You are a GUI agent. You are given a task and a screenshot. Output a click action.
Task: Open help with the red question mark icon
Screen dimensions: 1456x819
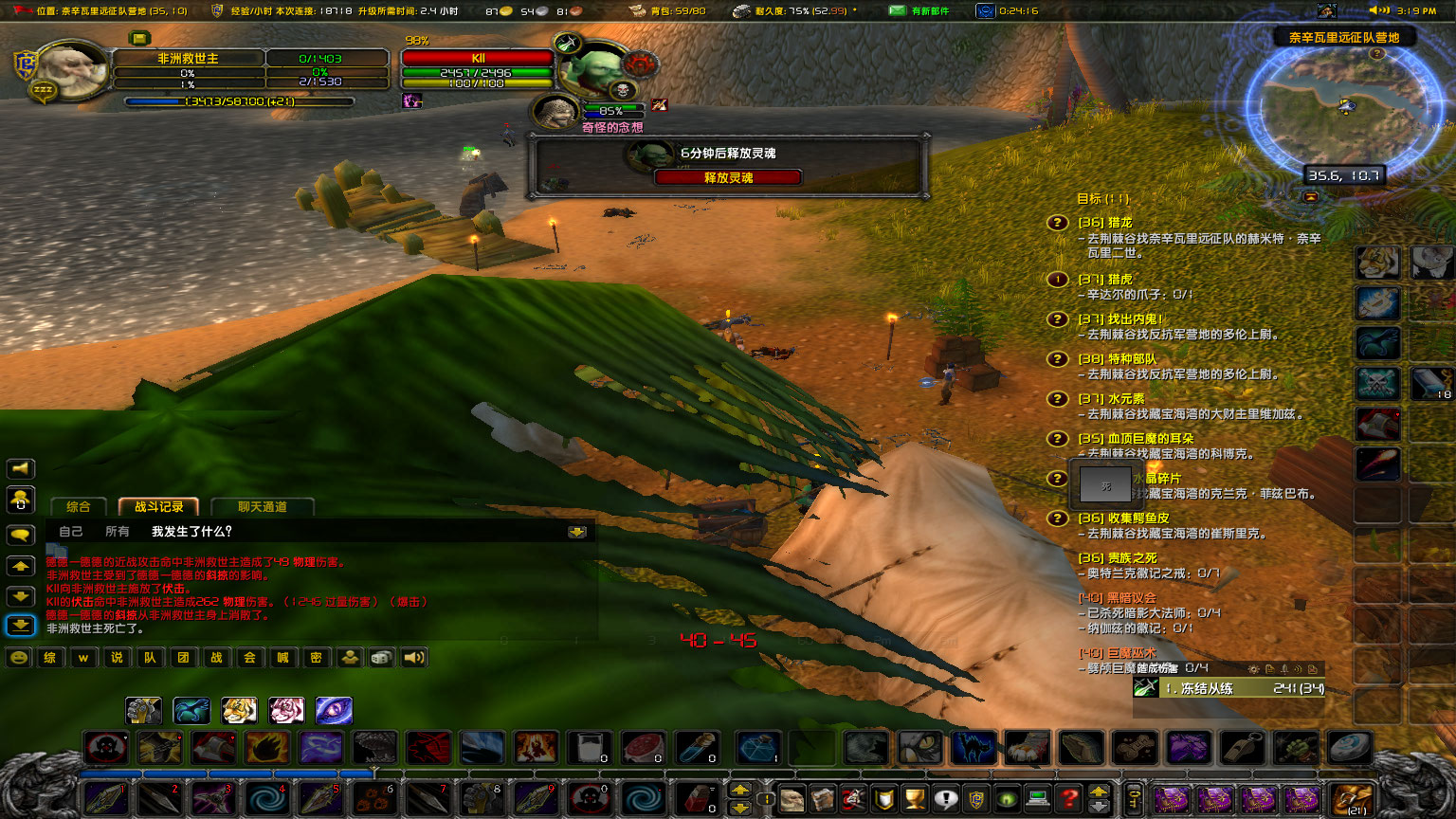point(1068,799)
